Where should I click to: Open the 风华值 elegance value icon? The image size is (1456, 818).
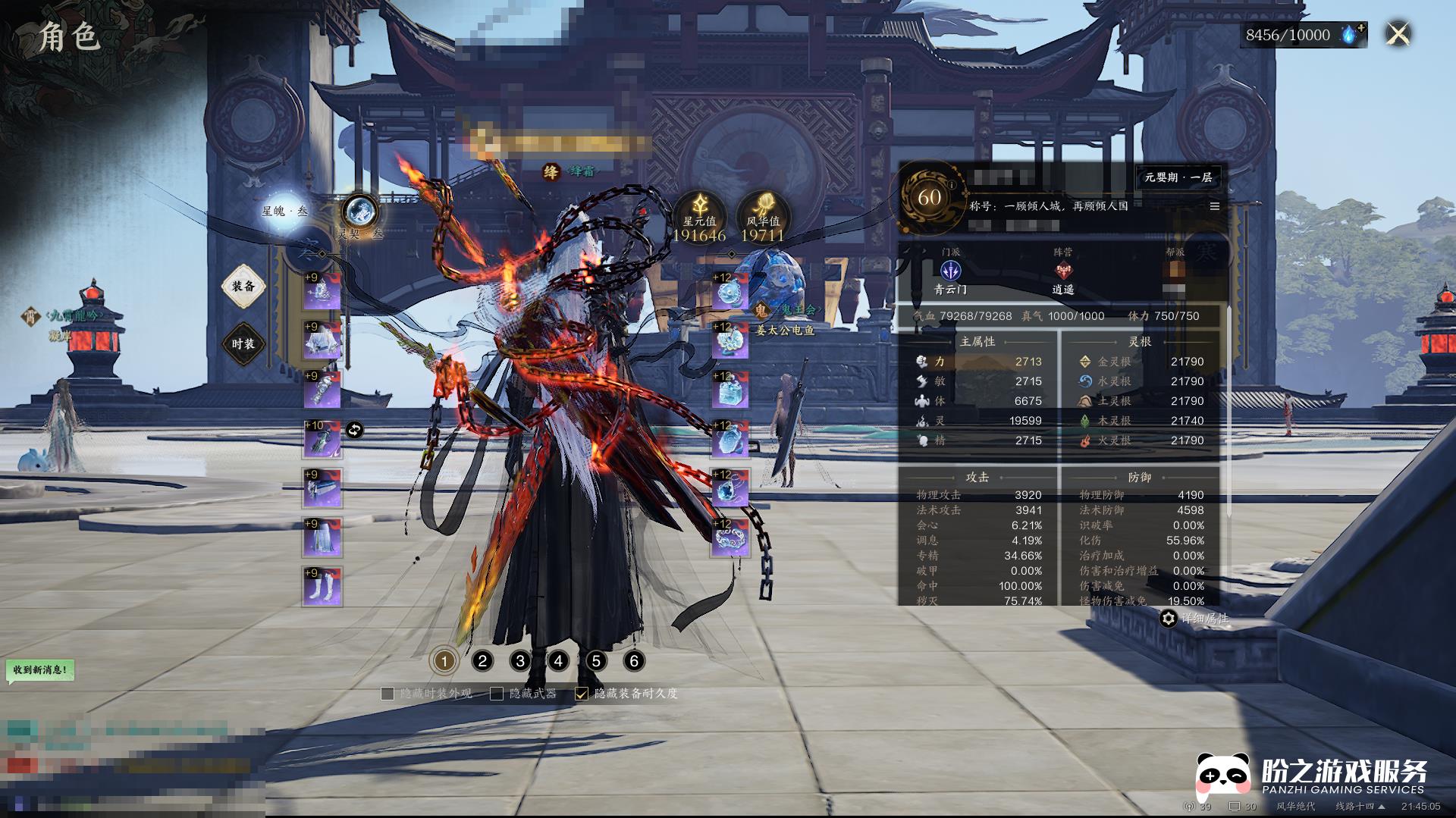763,210
